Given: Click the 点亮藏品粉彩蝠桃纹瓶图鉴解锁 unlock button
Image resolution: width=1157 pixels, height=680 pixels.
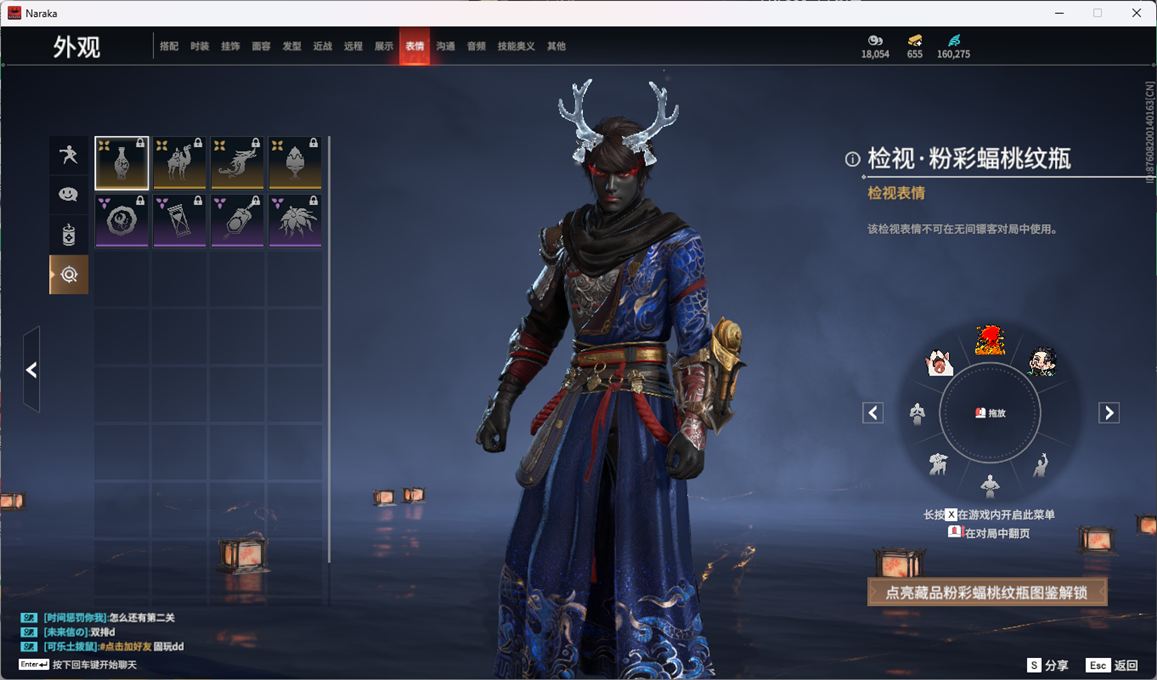Looking at the screenshot, I should [x=987, y=592].
